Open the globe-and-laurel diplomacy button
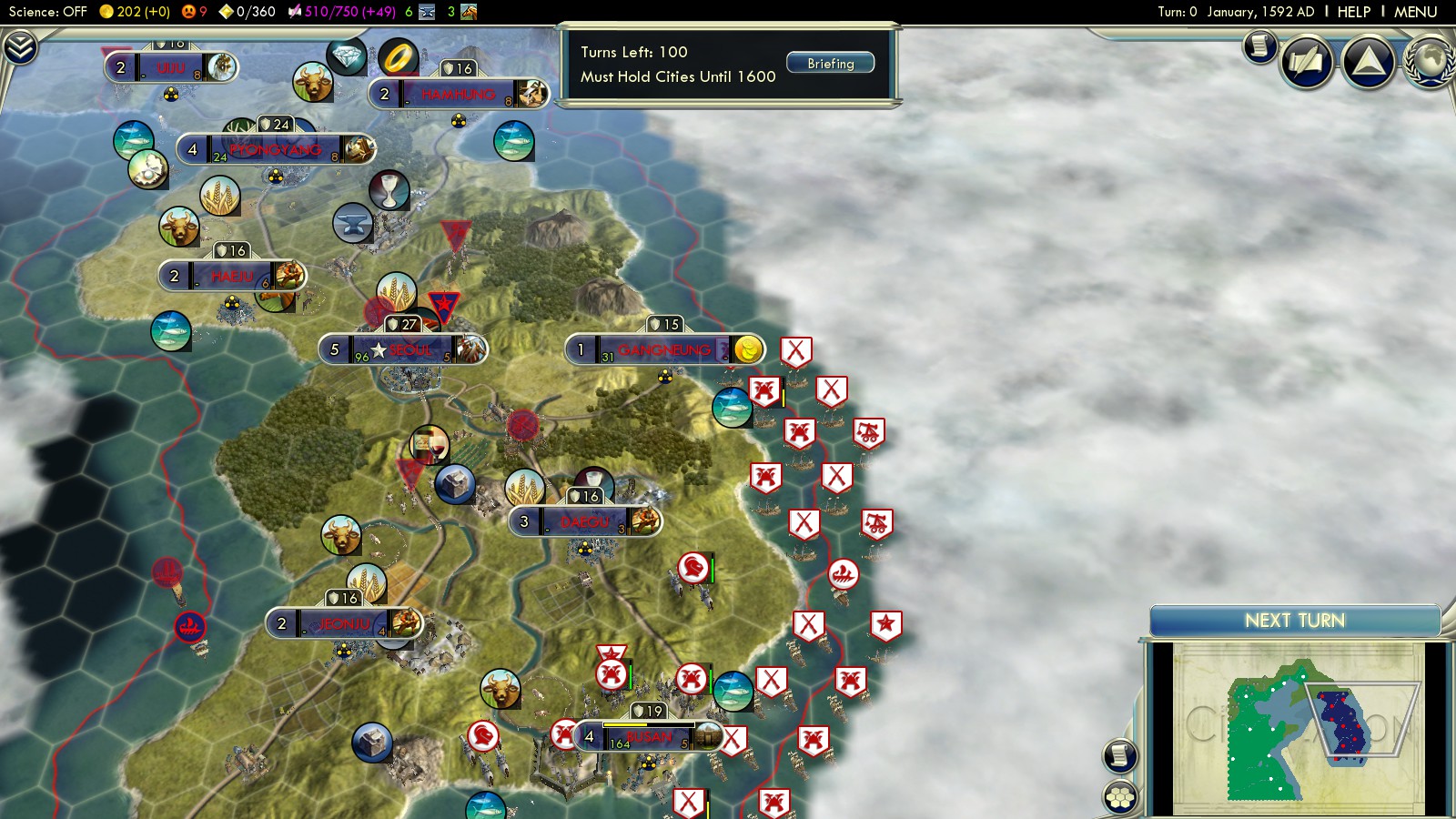The width and height of the screenshot is (1456, 819). 1431,62
